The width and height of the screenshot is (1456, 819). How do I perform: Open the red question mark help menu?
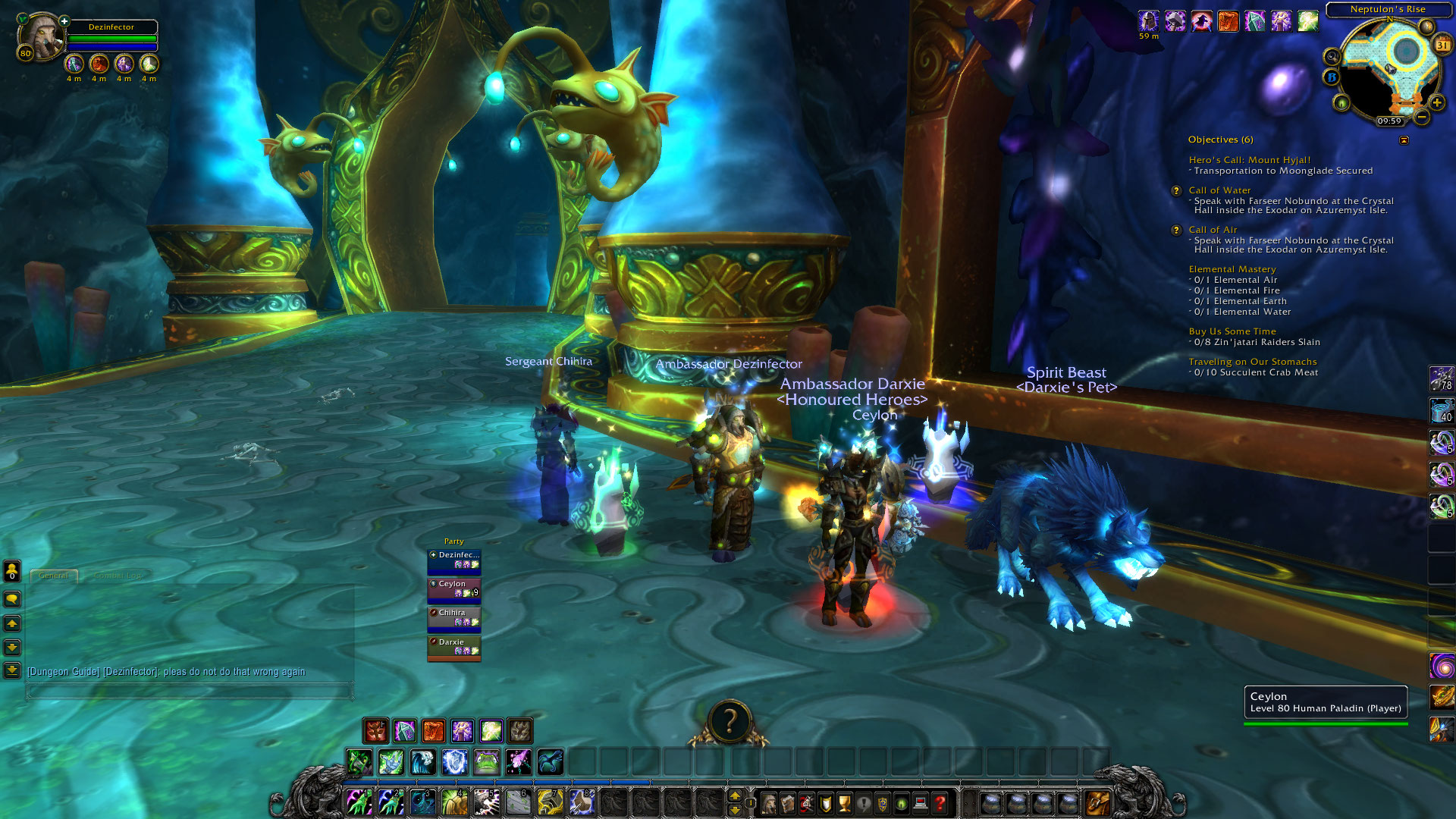tap(940, 803)
